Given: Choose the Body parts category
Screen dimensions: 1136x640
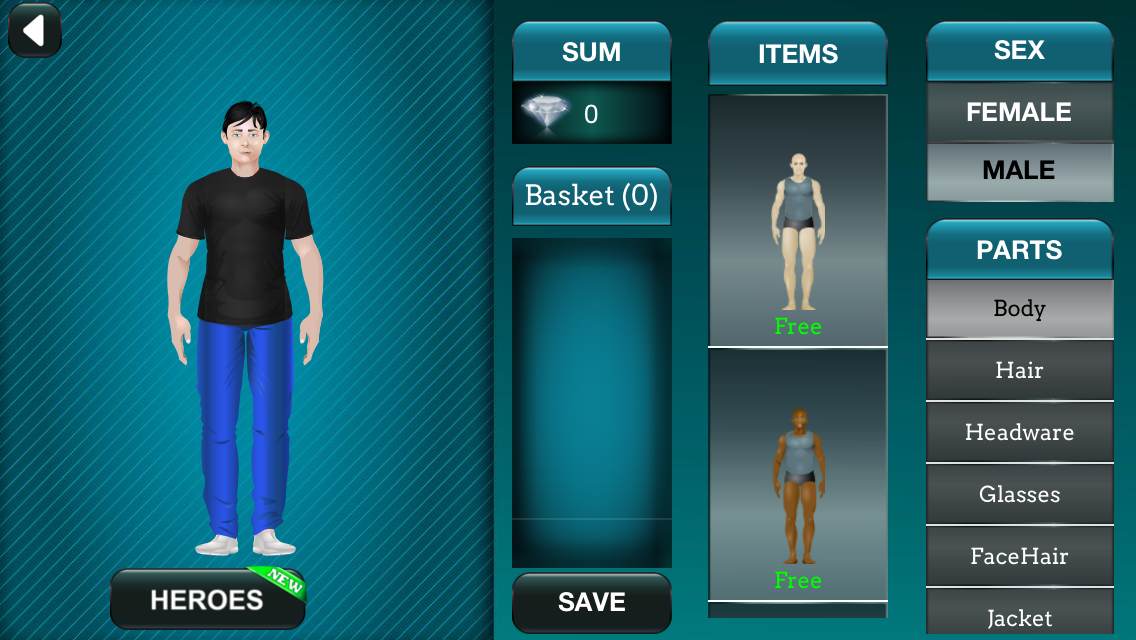Looking at the screenshot, I should pos(1019,309).
